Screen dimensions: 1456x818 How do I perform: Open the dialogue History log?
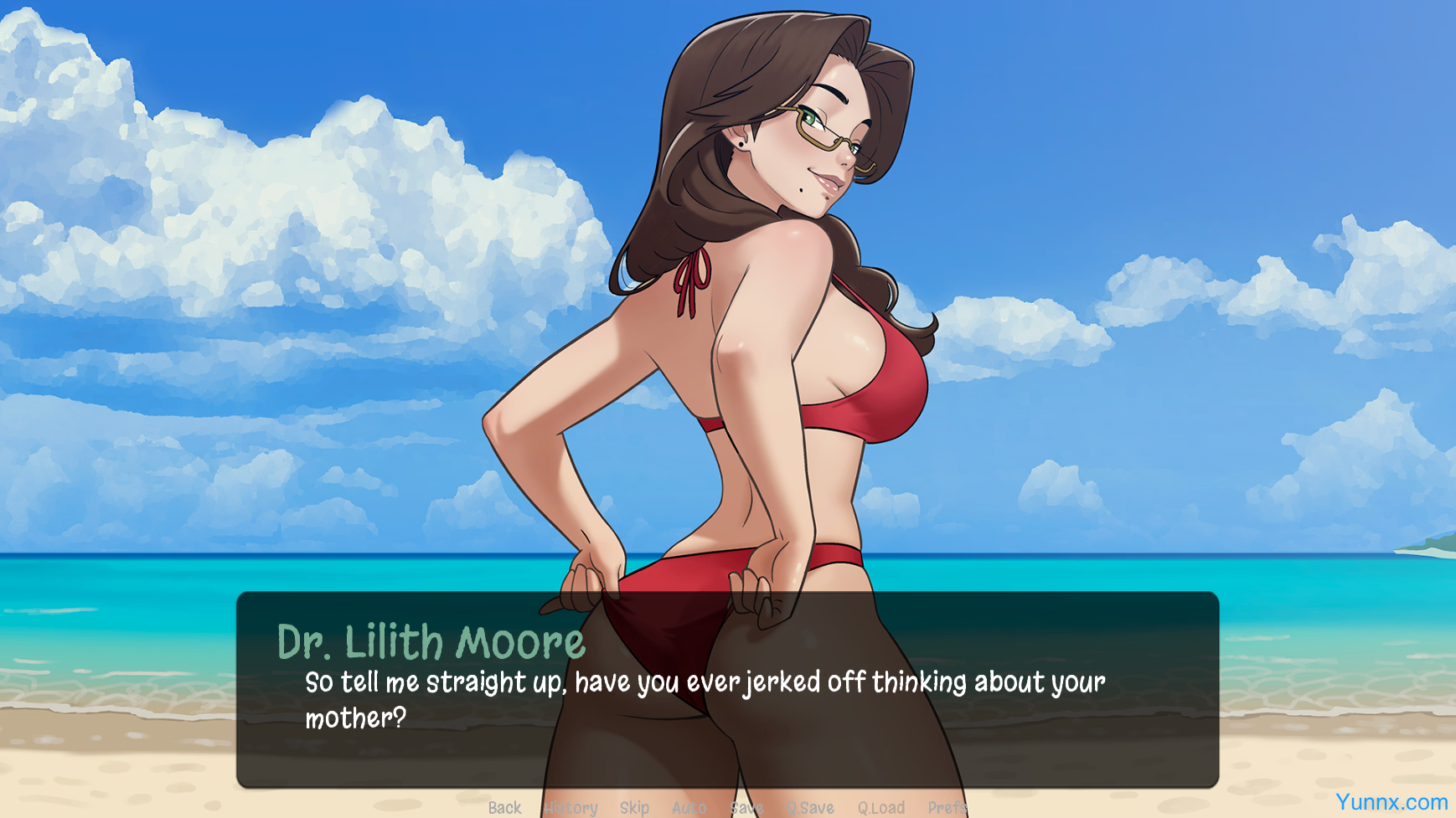tap(571, 808)
